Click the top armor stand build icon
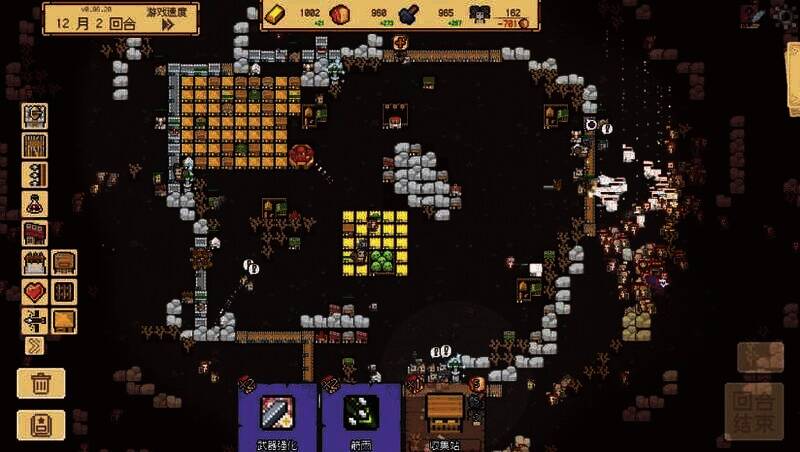The image size is (800, 452). 35,115
